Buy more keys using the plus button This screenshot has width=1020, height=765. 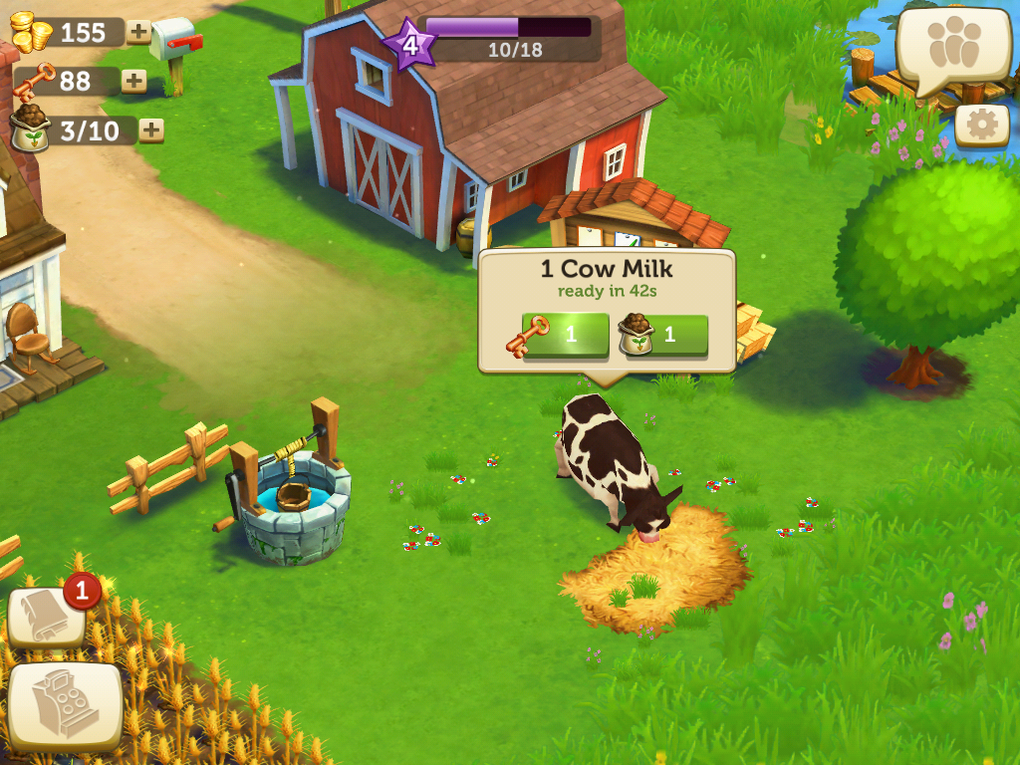point(134,81)
